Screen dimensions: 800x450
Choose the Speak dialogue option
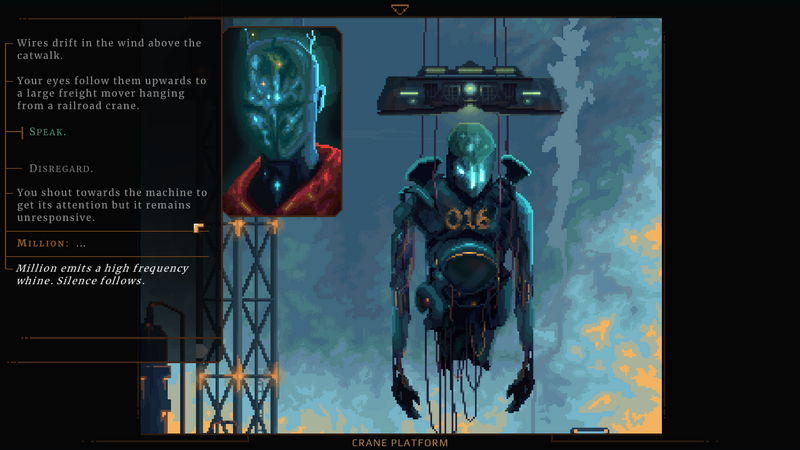pos(48,132)
